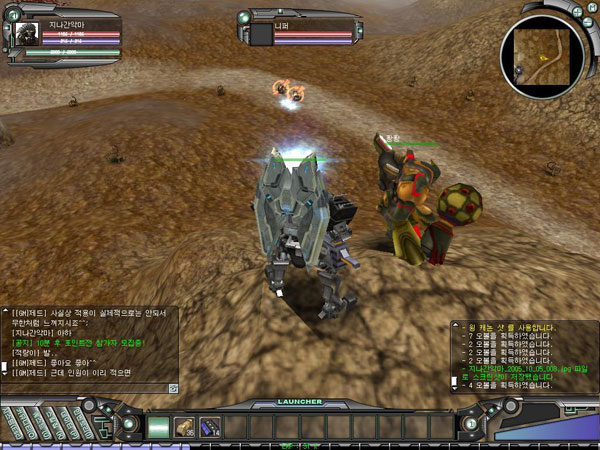This screenshot has height=450, width=600.
Task: Click the round orb right of launcher slots
Action: [468, 424]
